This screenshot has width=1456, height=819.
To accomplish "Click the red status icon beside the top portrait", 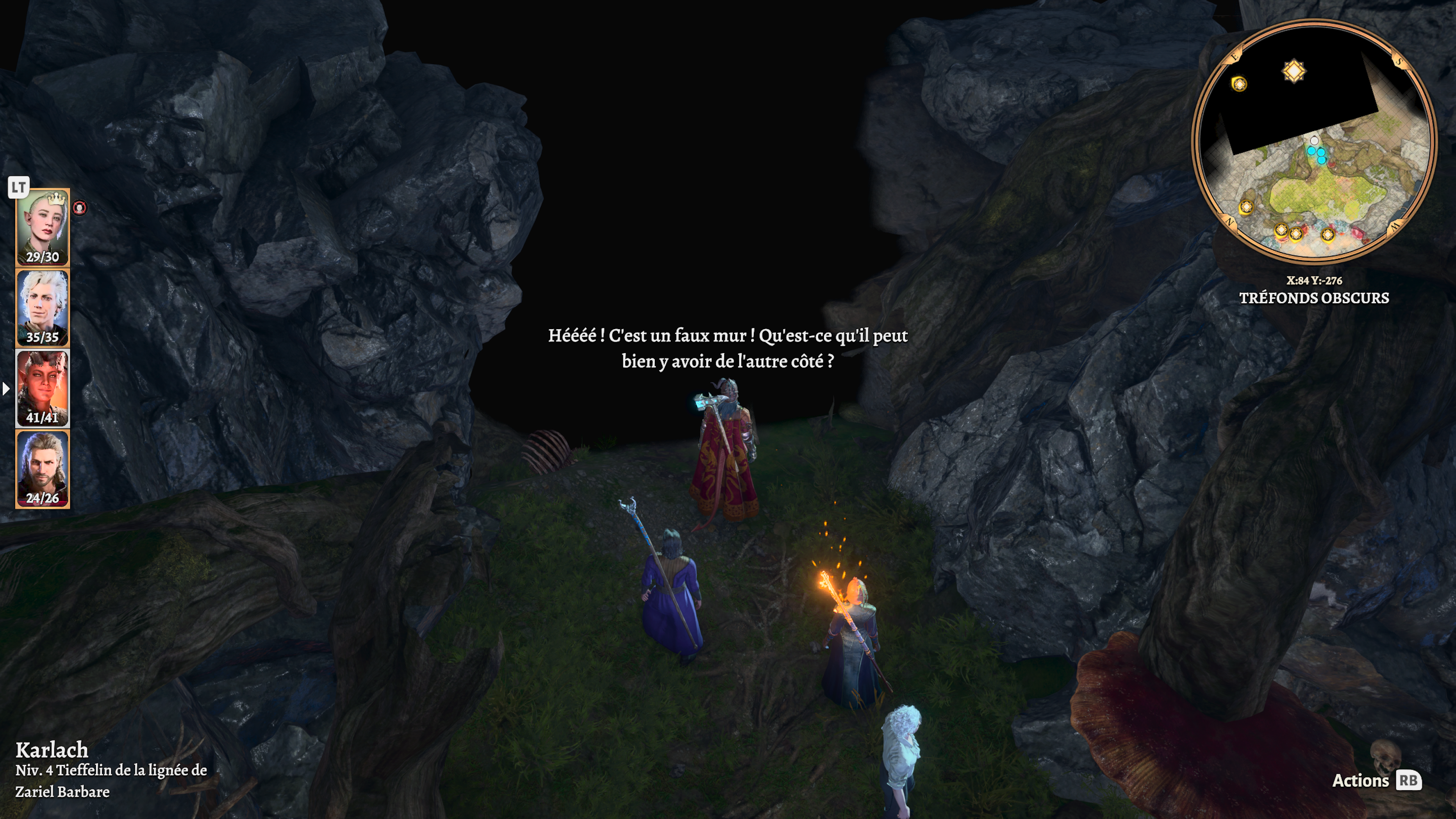I will click(x=80, y=208).
